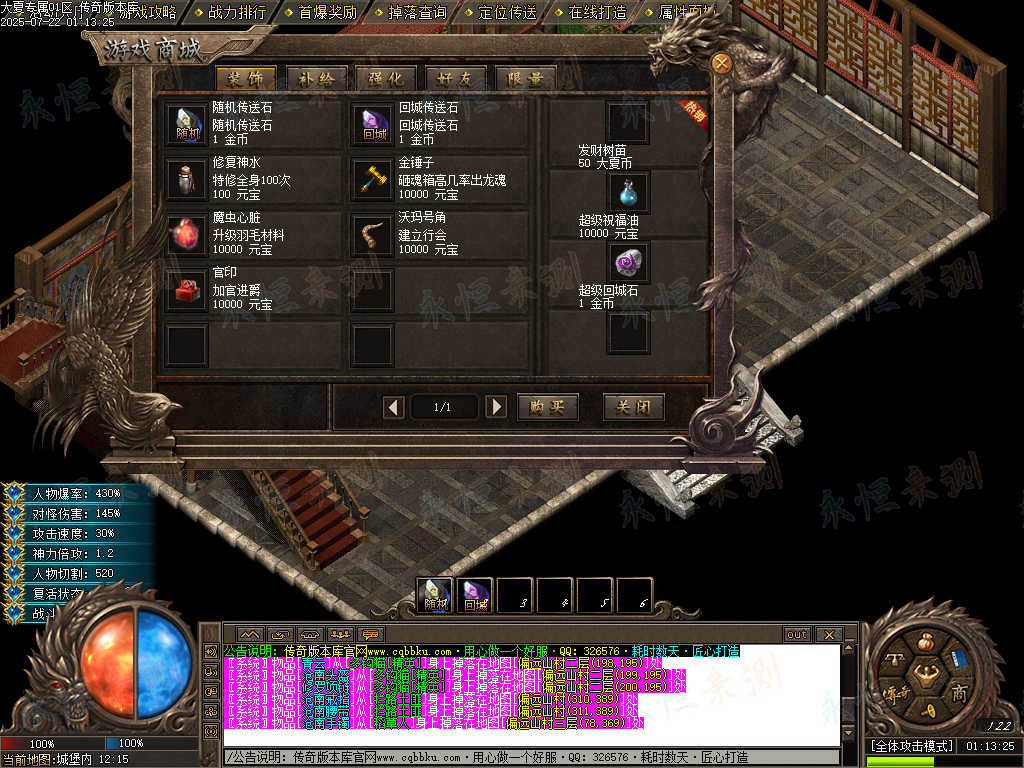Open the 强化 shop category

pos(386,79)
